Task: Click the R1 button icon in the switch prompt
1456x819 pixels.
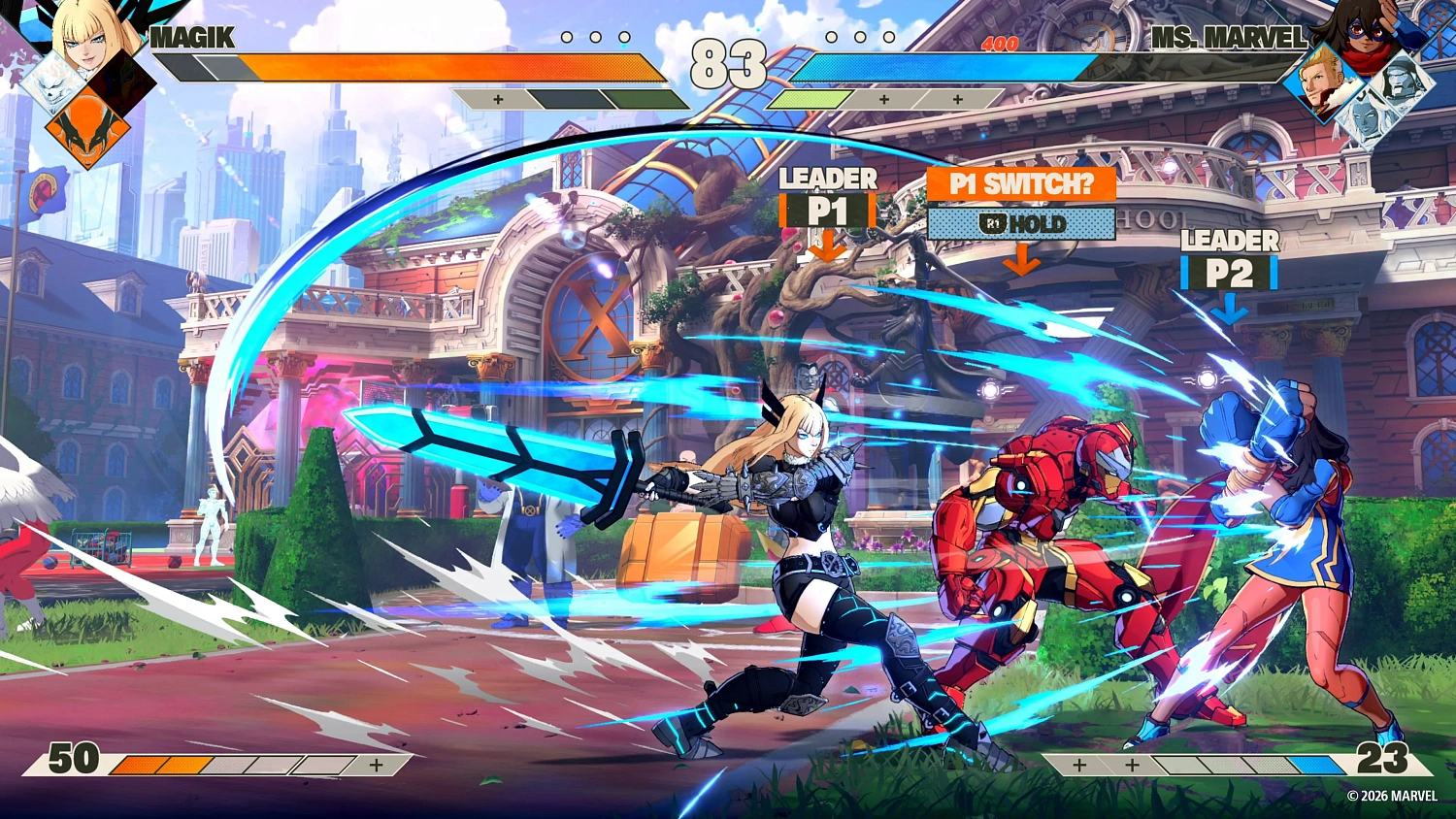Action: pos(992,223)
